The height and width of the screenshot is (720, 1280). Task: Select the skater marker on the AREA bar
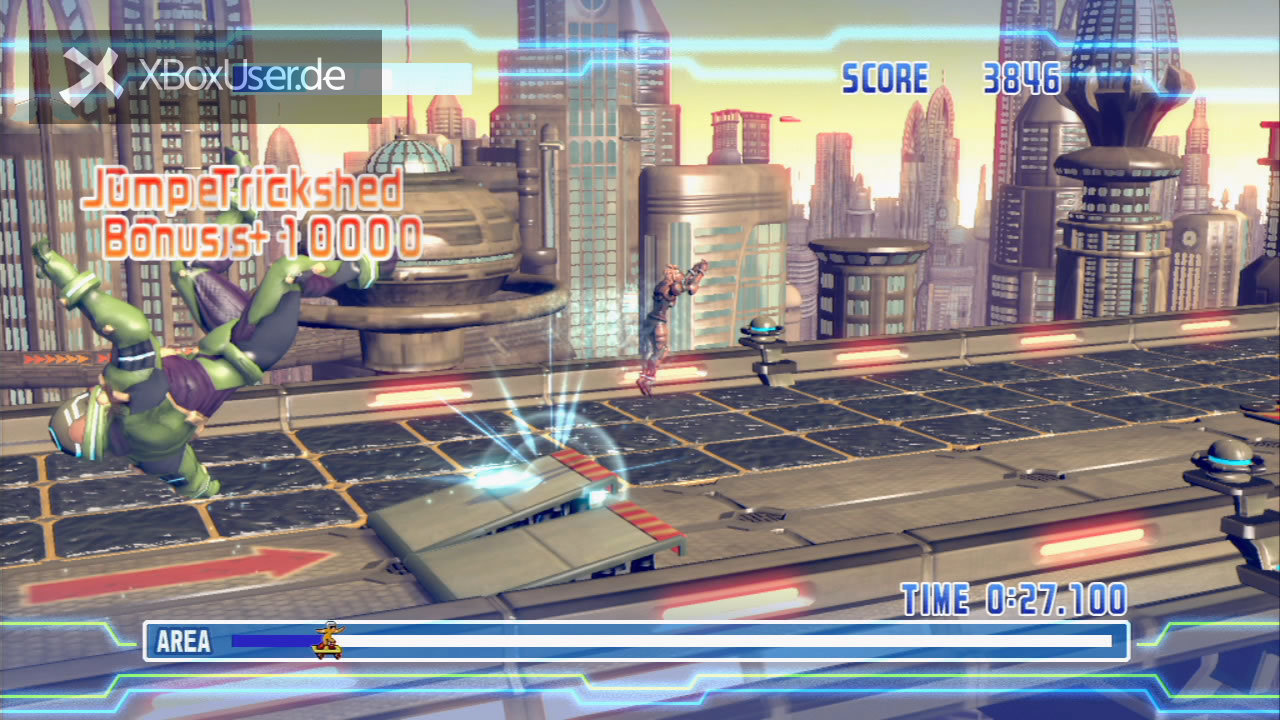tap(327, 641)
